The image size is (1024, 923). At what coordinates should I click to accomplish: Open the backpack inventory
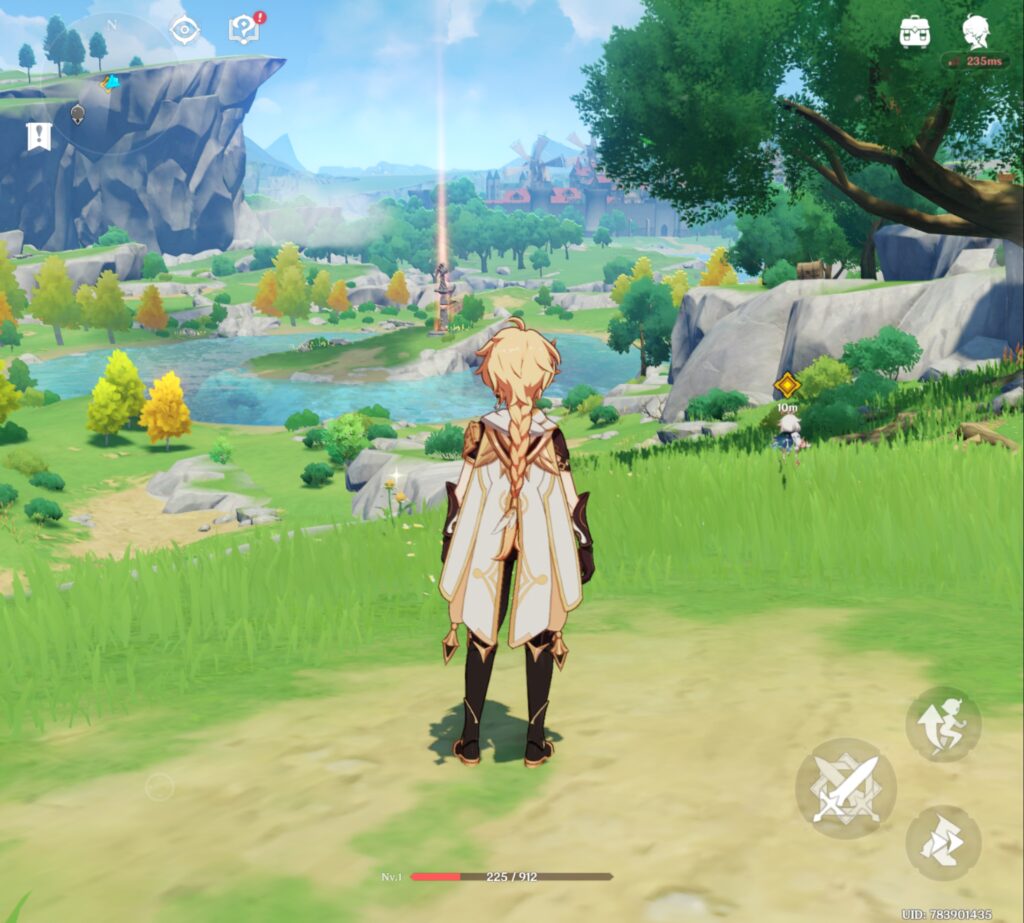pyautogui.click(x=915, y=31)
